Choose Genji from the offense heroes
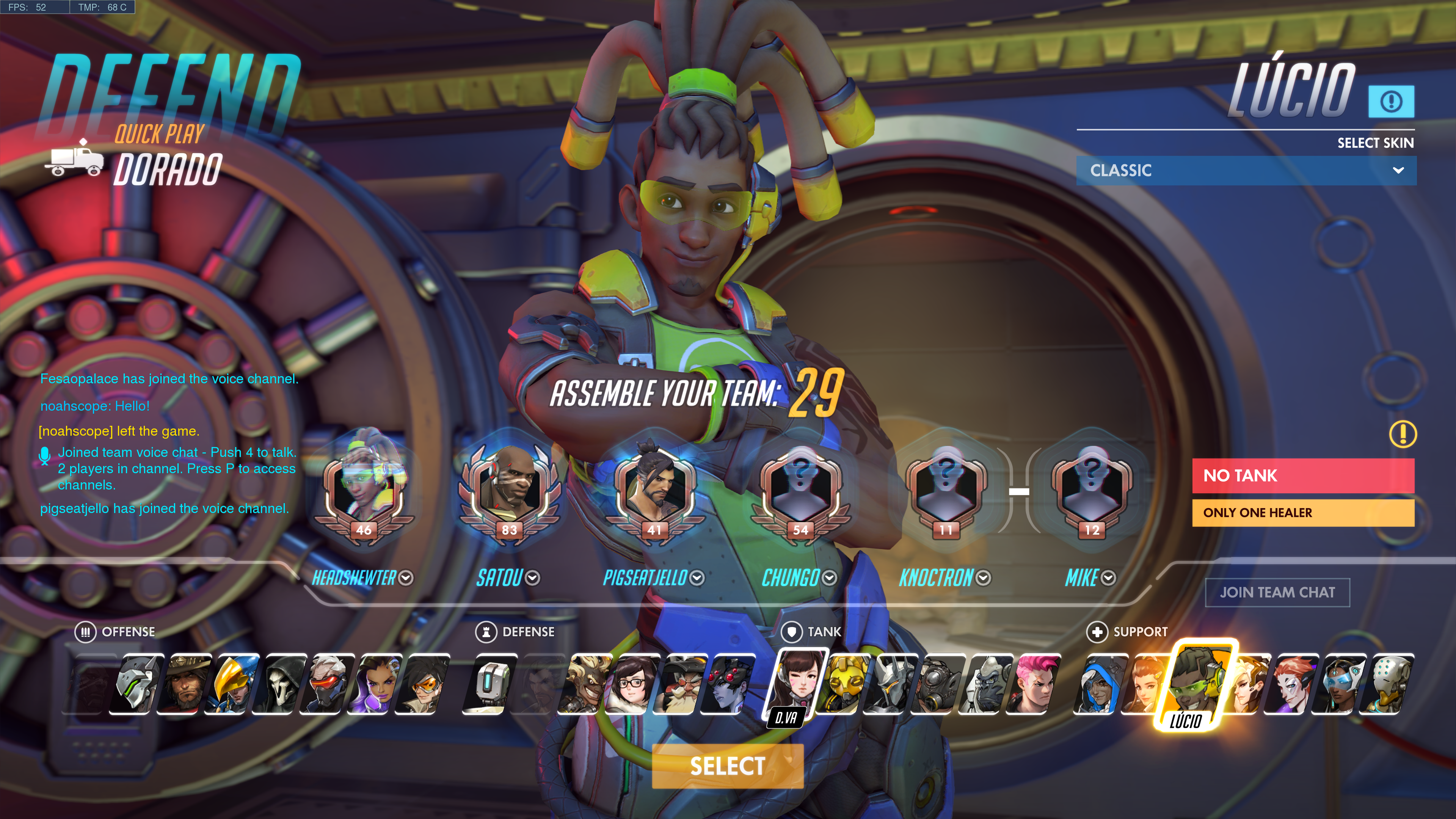Image resolution: width=1456 pixels, height=819 pixels. (x=138, y=684)
